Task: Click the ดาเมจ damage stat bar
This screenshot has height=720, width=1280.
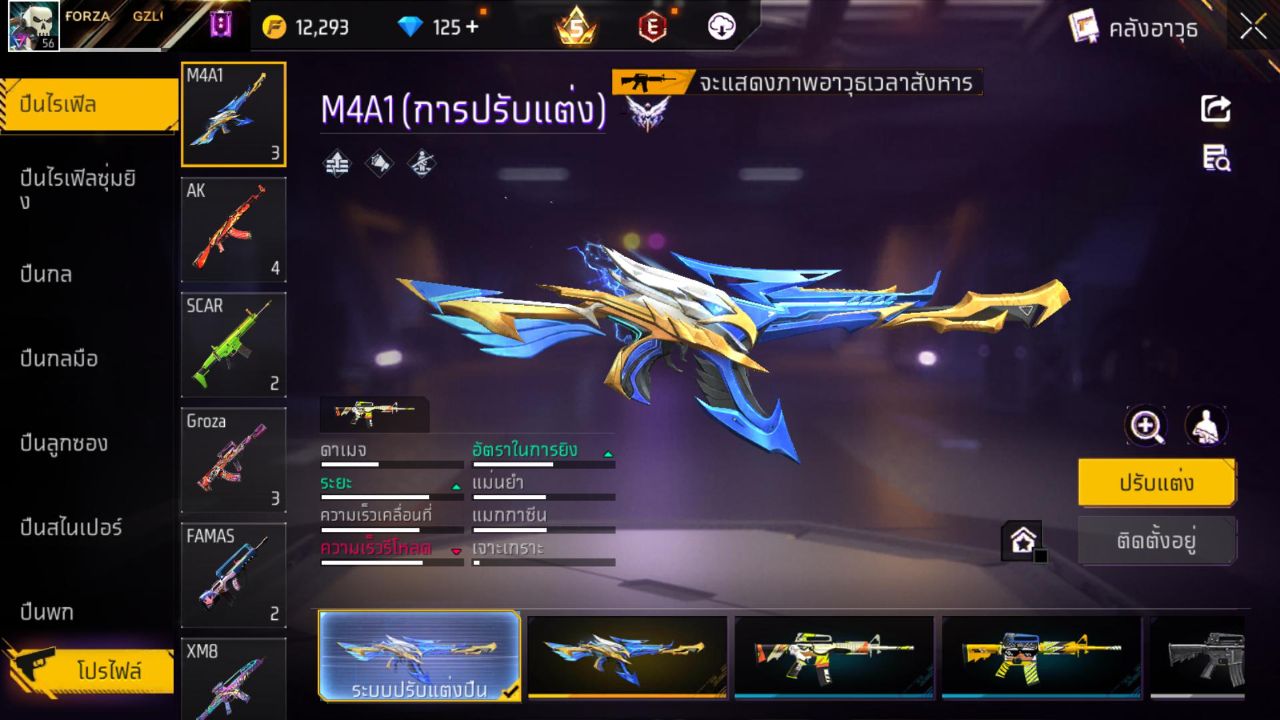Action: [x=390, y=459]
